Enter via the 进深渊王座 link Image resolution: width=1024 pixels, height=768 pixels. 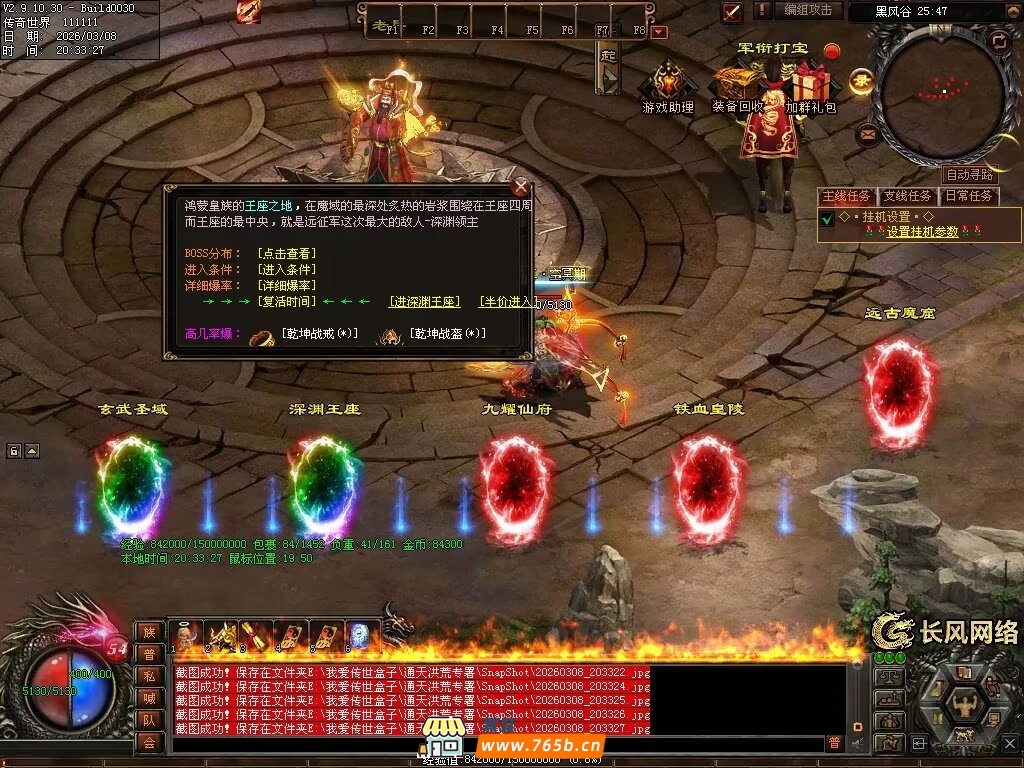[x=424, y=301]
